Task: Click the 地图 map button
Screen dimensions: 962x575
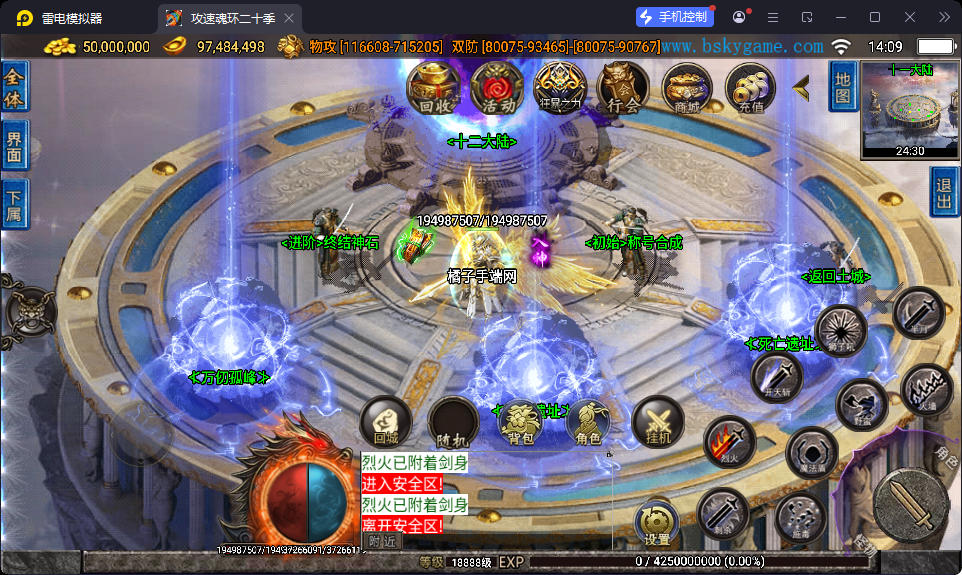Action: pos(843,86)
